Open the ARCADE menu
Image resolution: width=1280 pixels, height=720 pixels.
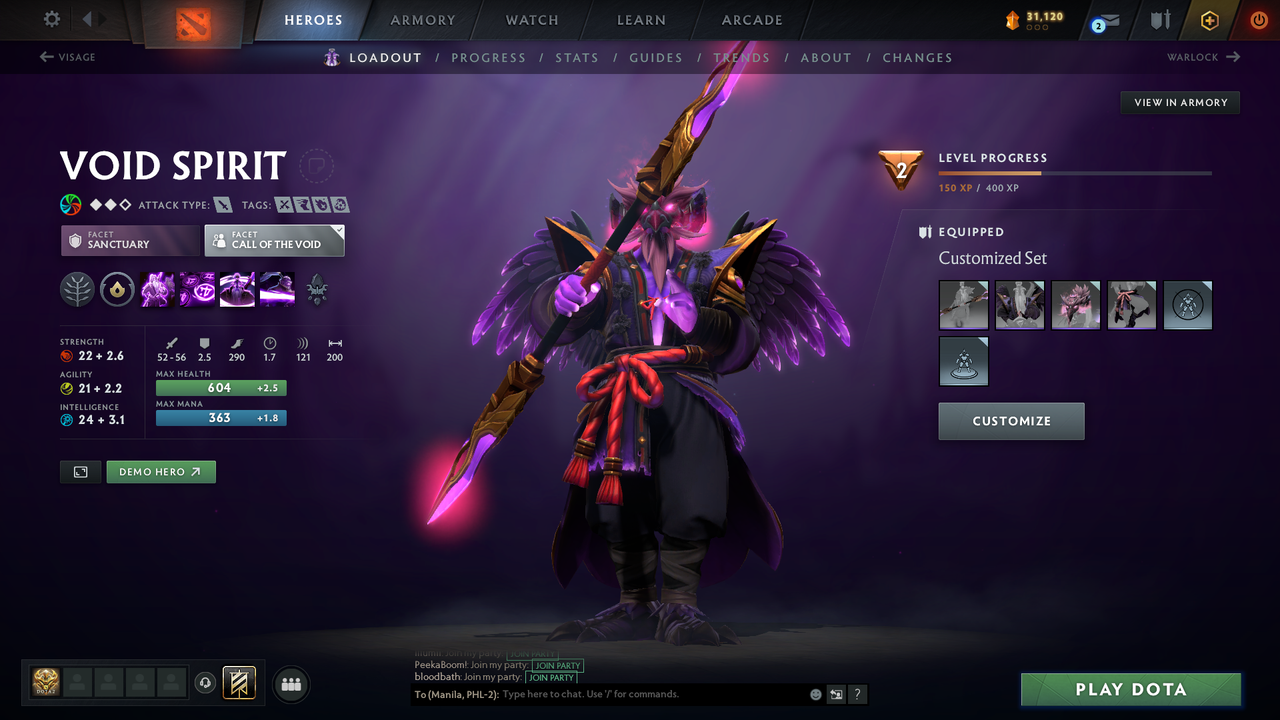pos(752,20)
